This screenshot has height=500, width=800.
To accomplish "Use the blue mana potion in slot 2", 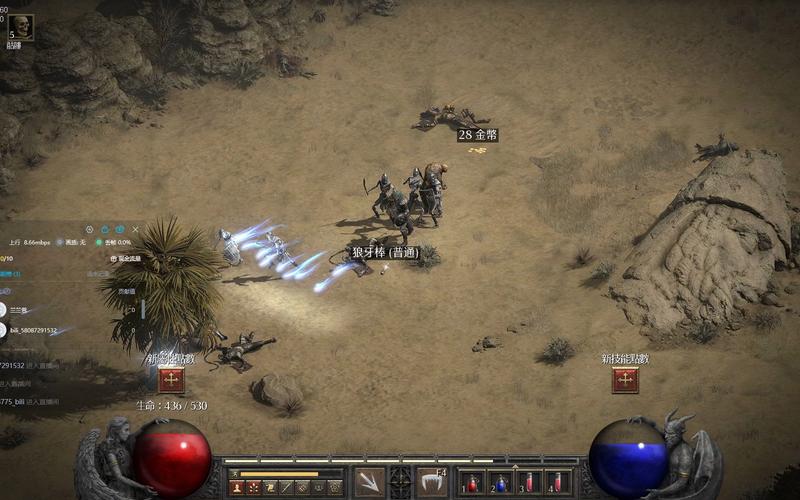I will point(500,482).
